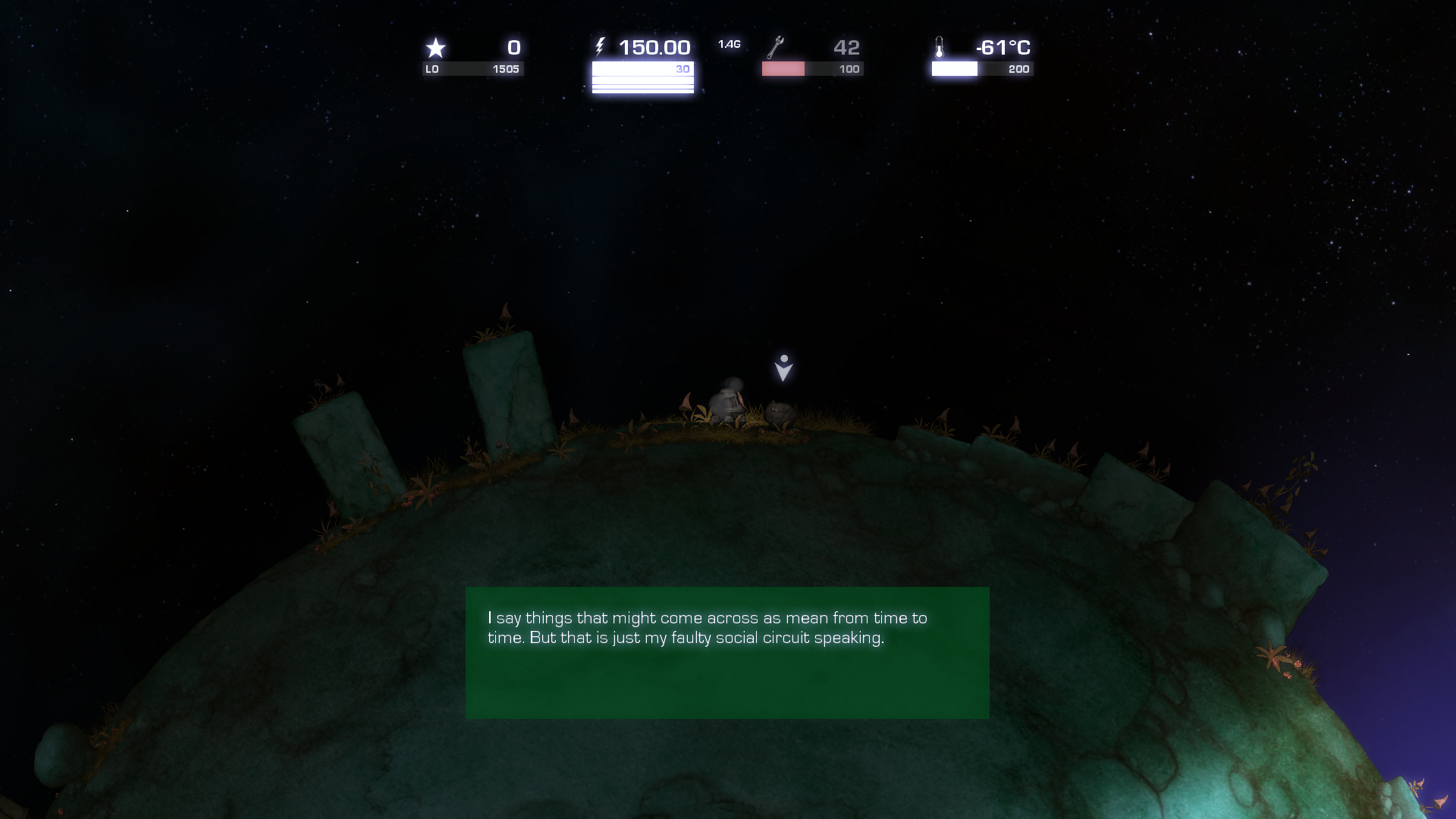Click the high score value 1505
This screenshot has height=819, width=1456.
pos(507,68)
